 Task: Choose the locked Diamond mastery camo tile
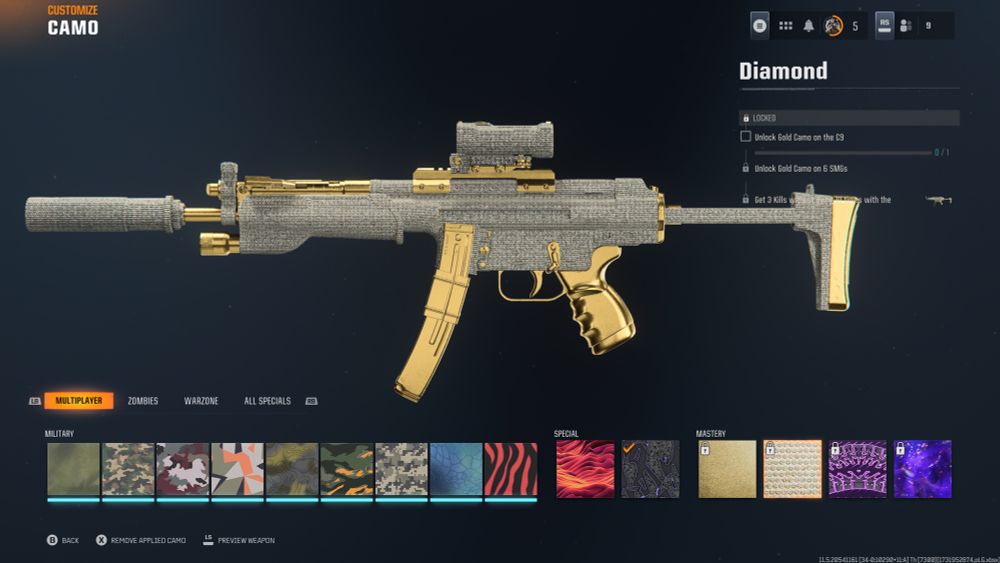click(x=792, y=469)
